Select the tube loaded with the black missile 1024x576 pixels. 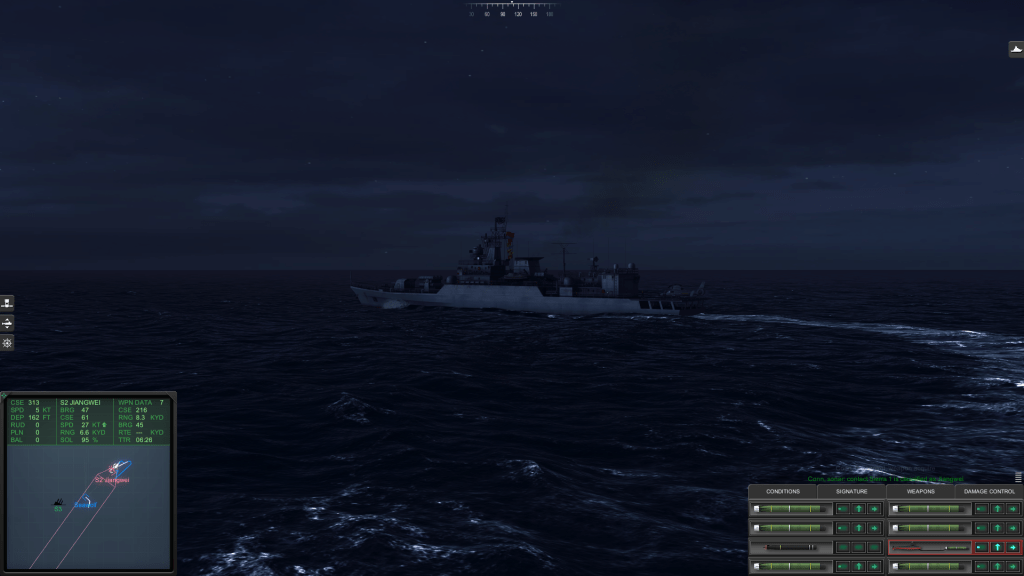791,547
